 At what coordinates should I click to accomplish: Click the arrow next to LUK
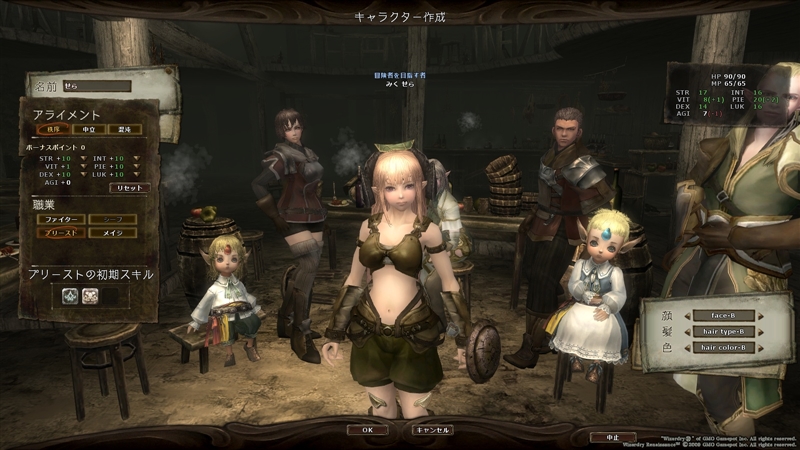pos(135,174)
